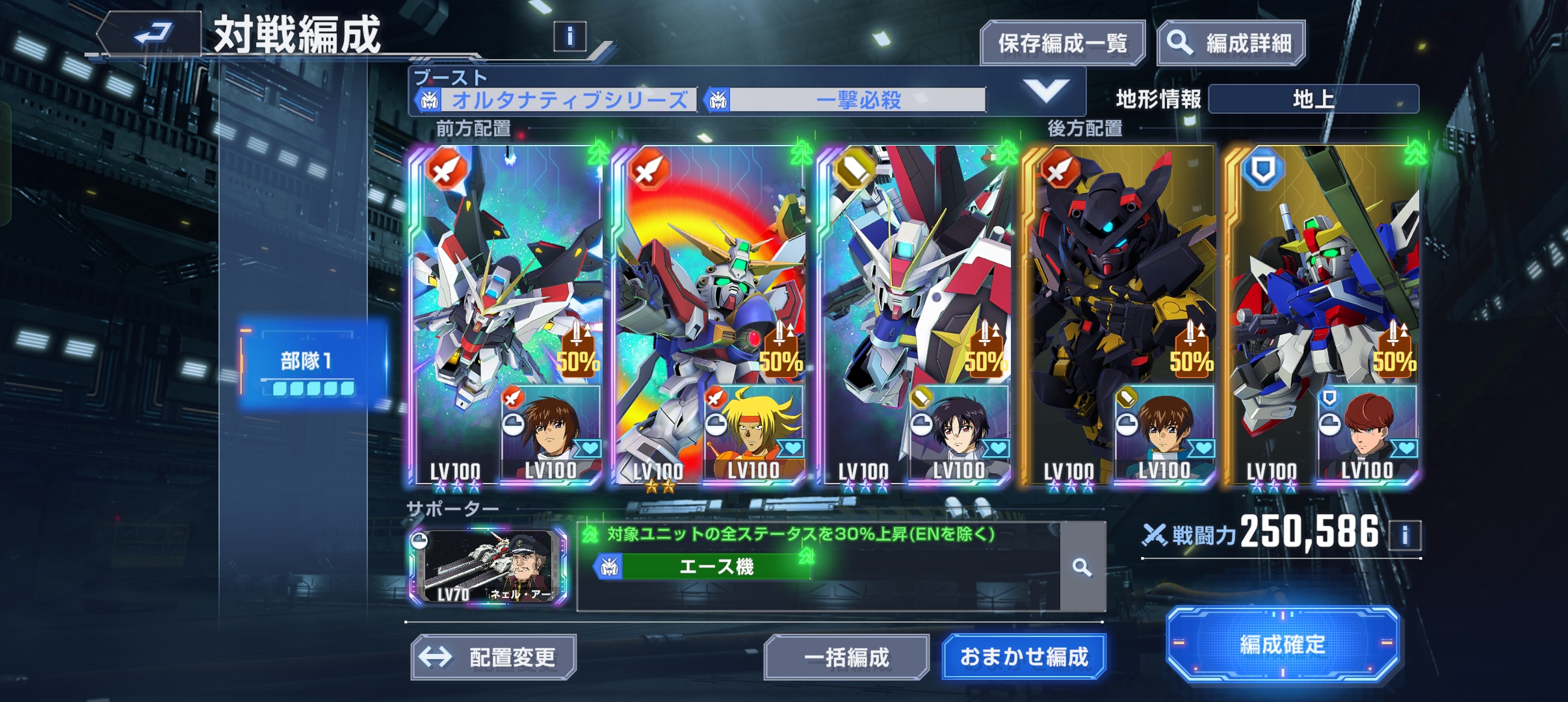Image resolution: width=1568 pixels, height=702 pixels.
Task: Show combat power info next to 250,586
Action: tap(1405, 536)
